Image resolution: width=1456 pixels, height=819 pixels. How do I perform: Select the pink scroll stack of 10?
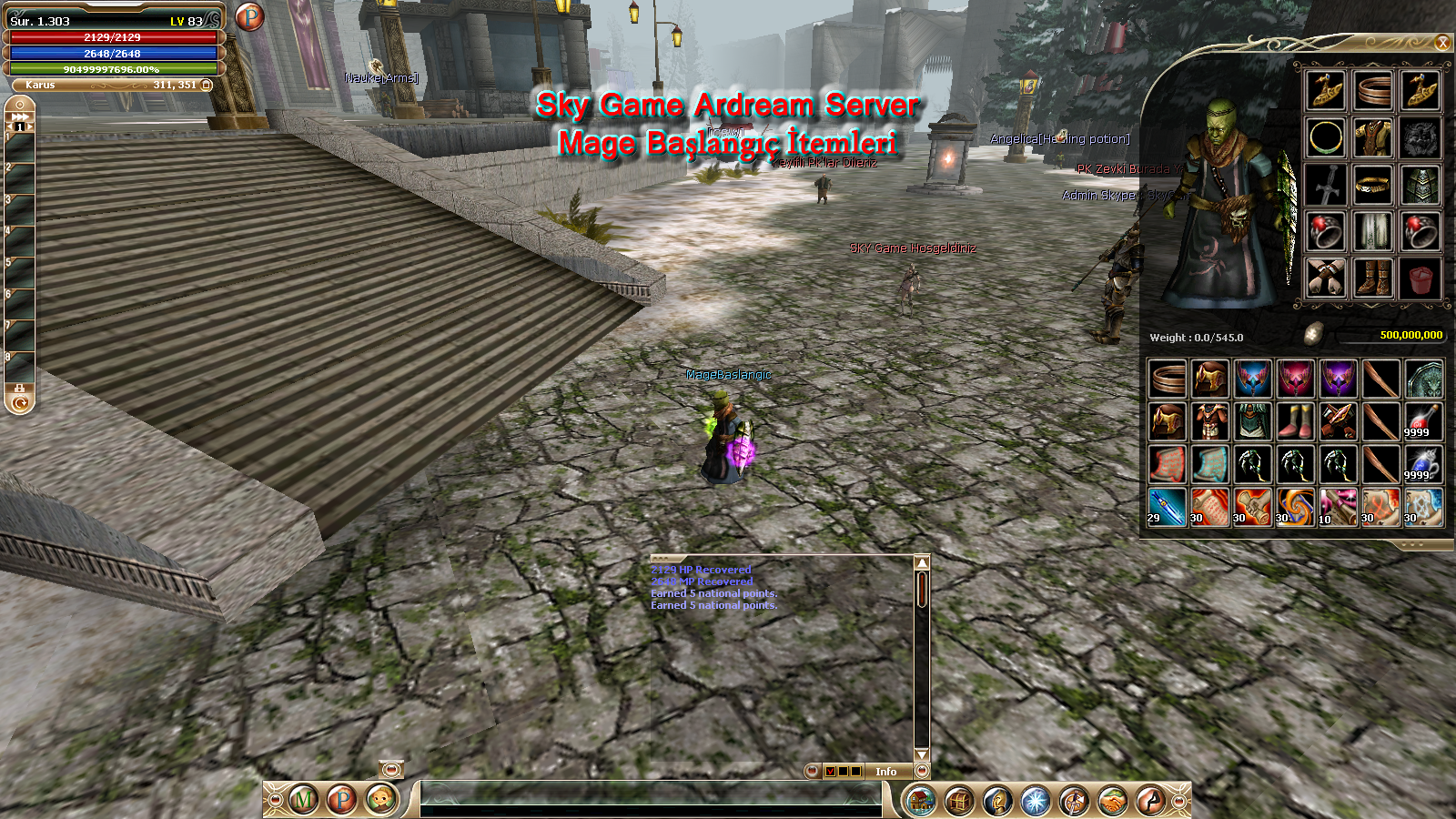coord(1338,507)
